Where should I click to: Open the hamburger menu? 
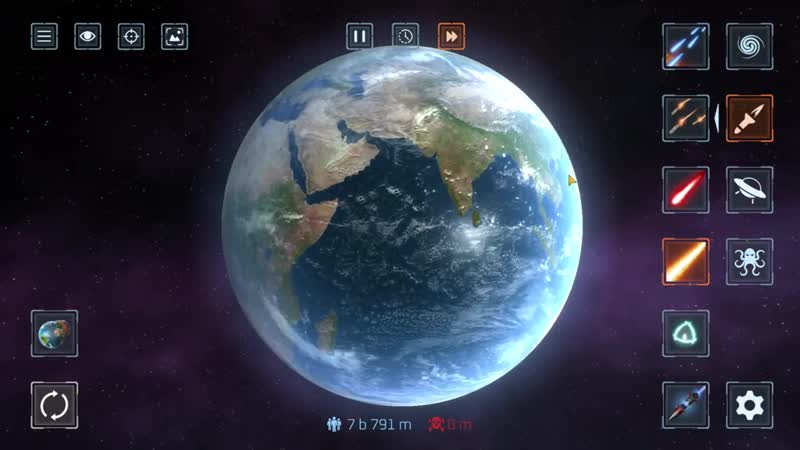[44, 37]
